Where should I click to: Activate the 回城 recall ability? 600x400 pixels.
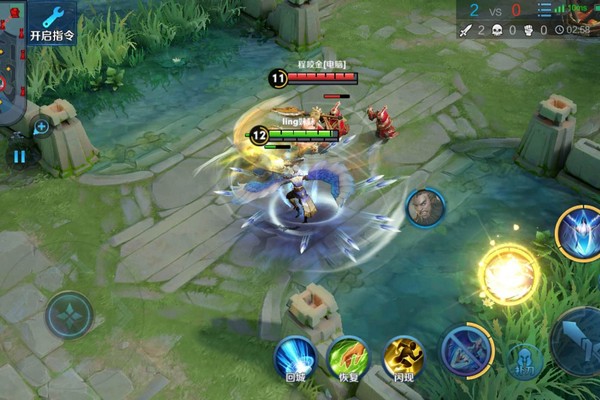295,358
